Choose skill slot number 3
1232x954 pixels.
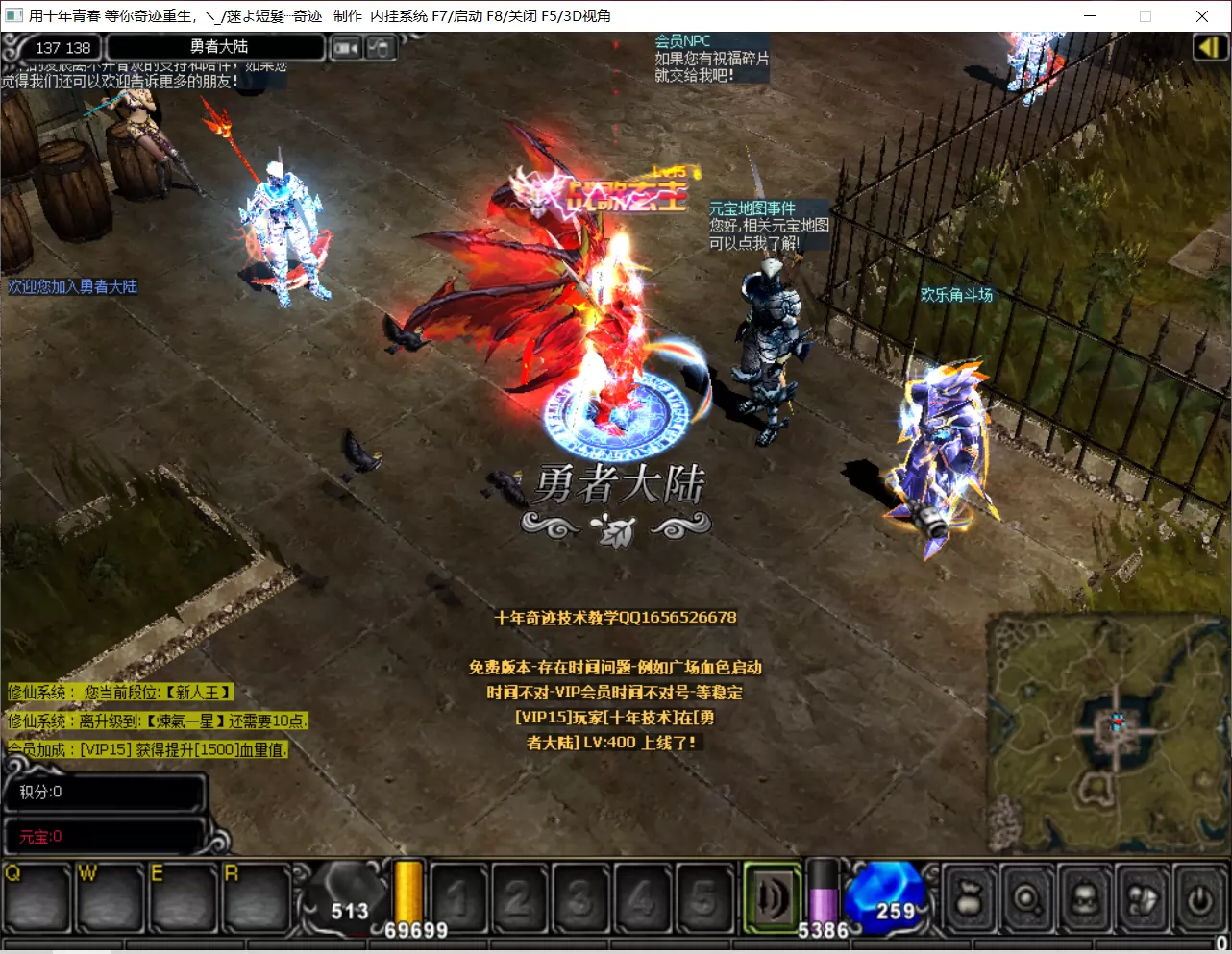(580, 899)
